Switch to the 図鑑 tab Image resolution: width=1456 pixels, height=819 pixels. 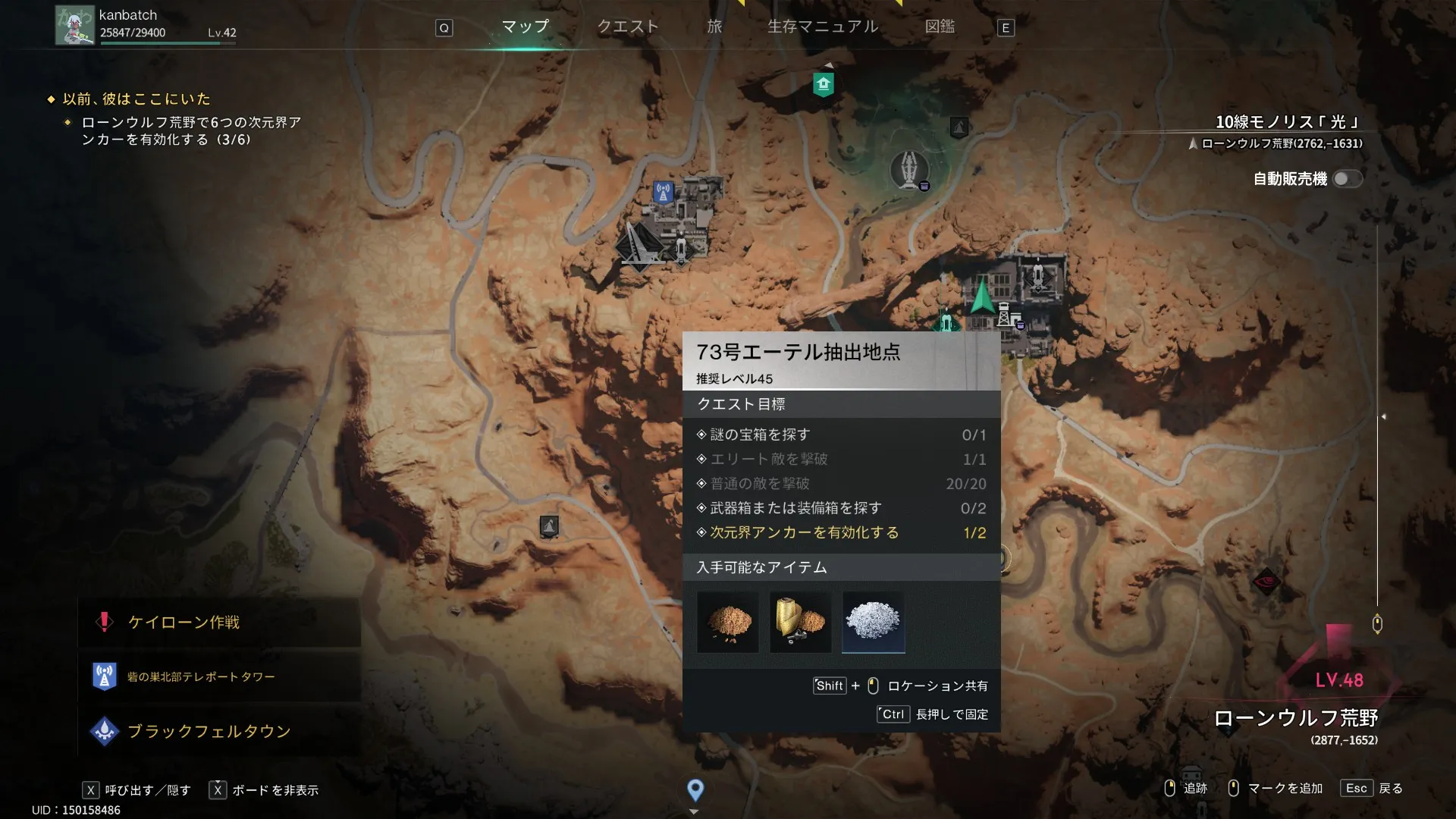click(x=940, y=27)
